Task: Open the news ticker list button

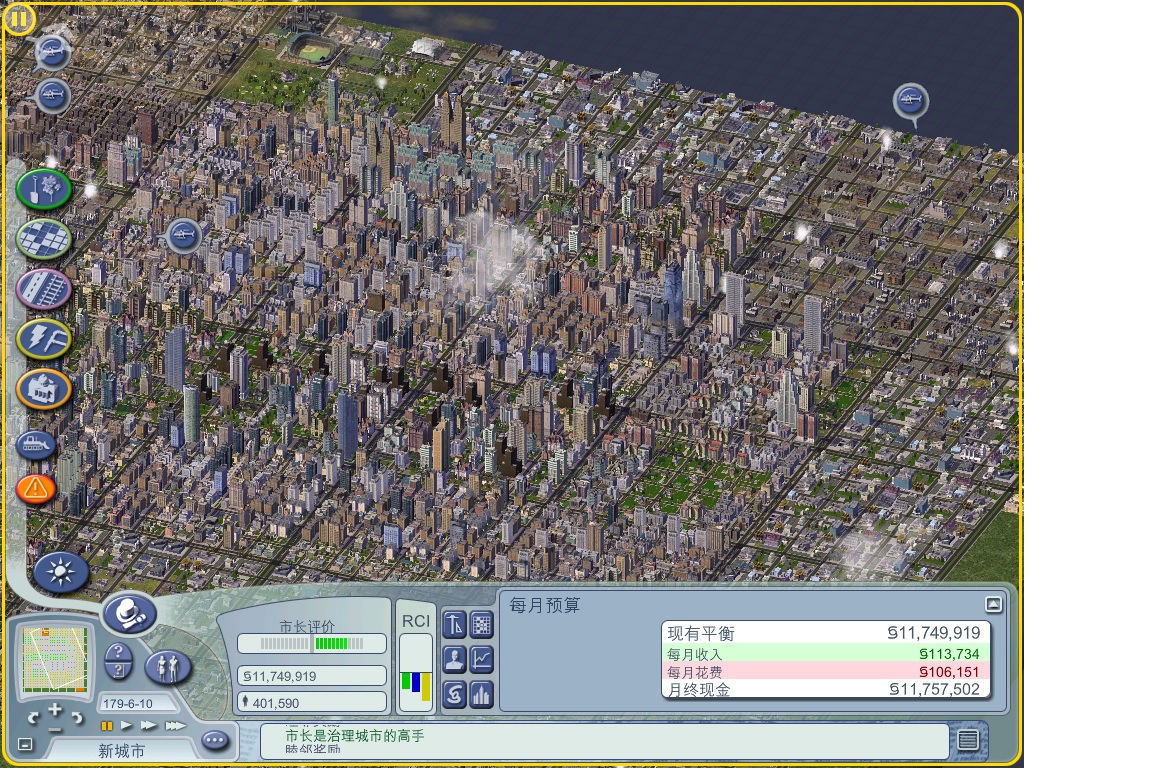Action: coord(967,740)
